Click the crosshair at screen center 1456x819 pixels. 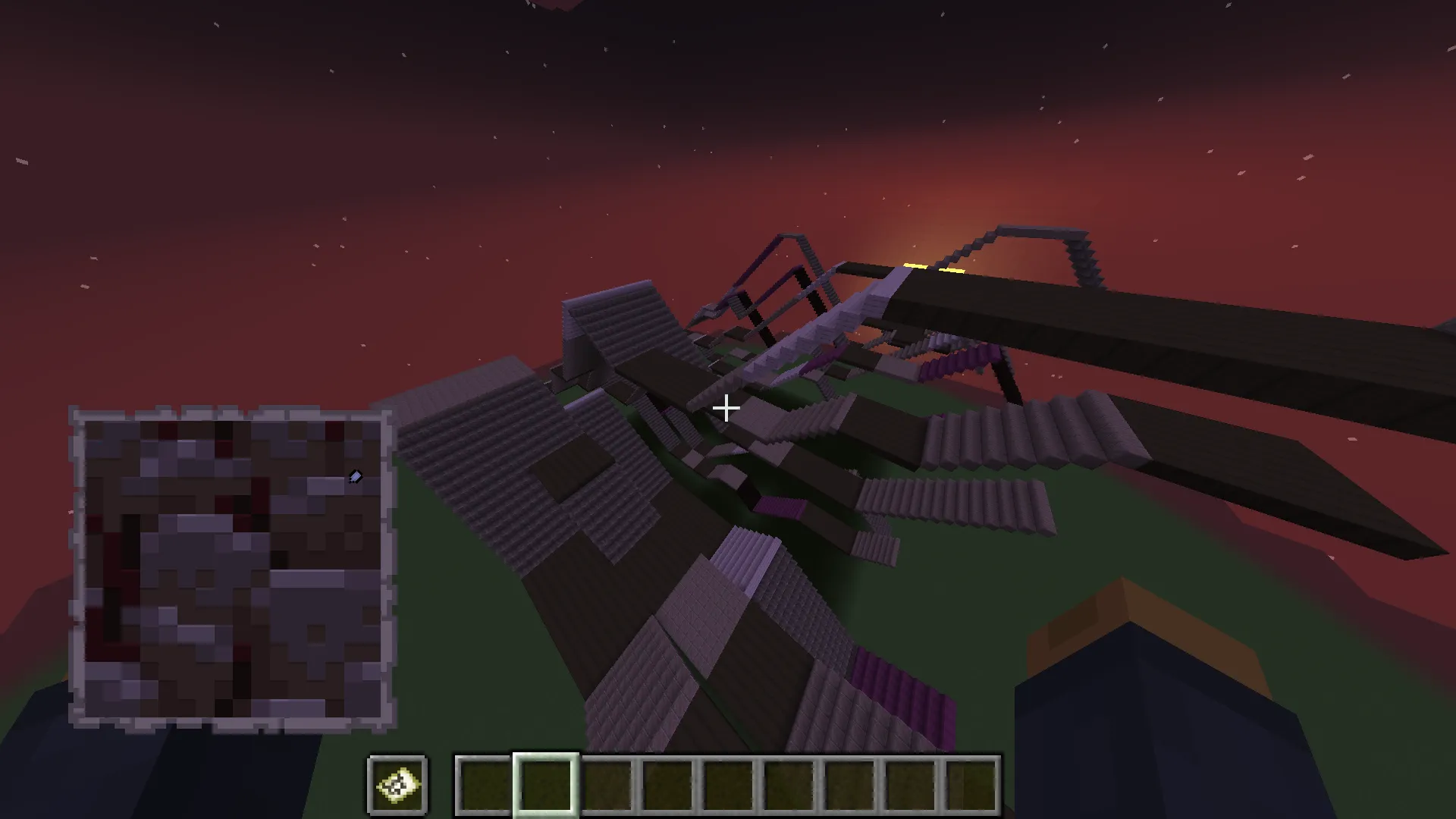726,409
